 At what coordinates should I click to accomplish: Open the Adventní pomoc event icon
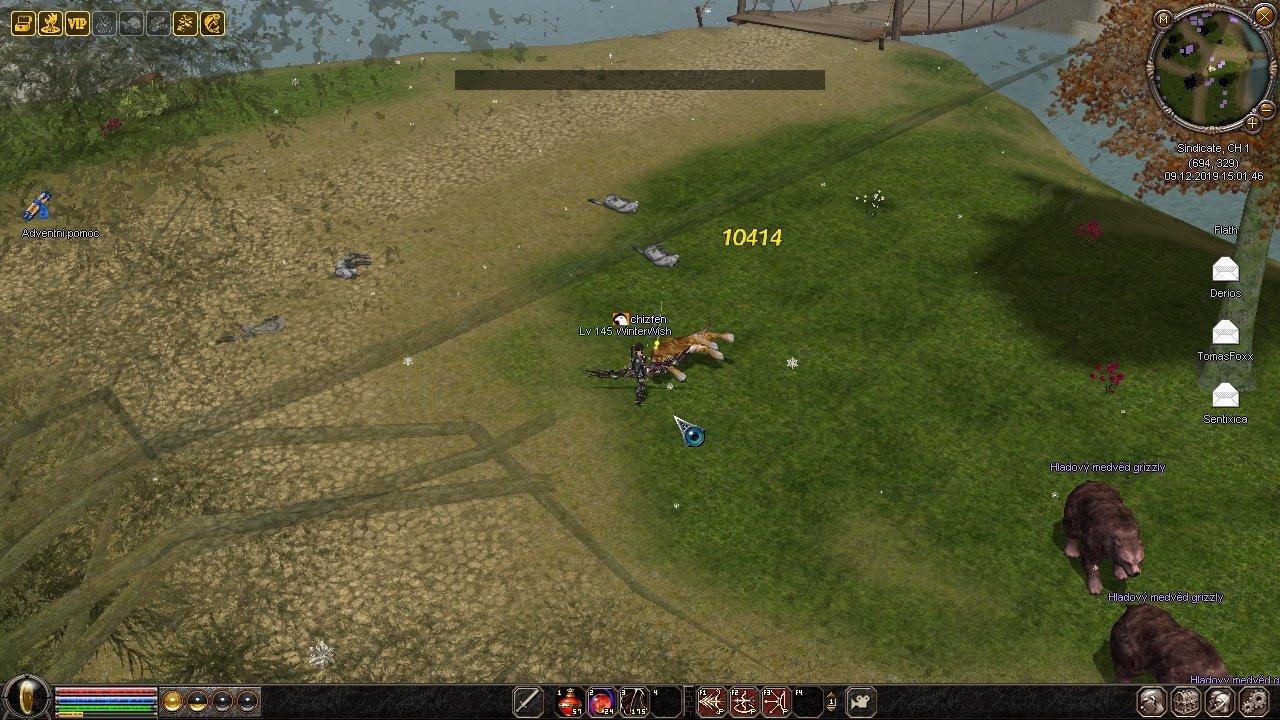point(38,207)
